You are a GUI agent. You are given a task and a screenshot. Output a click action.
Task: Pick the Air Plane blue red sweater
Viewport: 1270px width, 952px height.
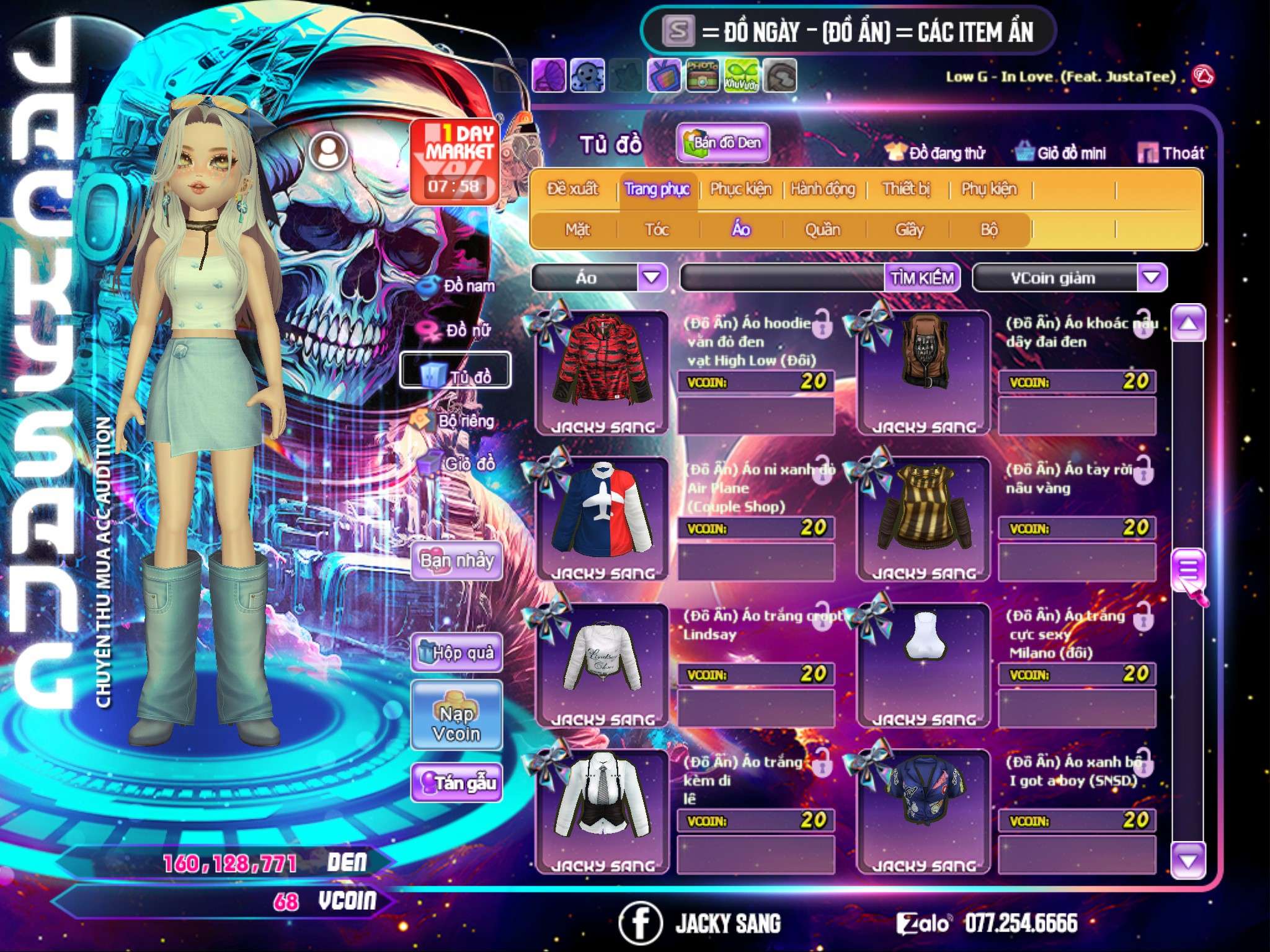[x=602, y=513]
